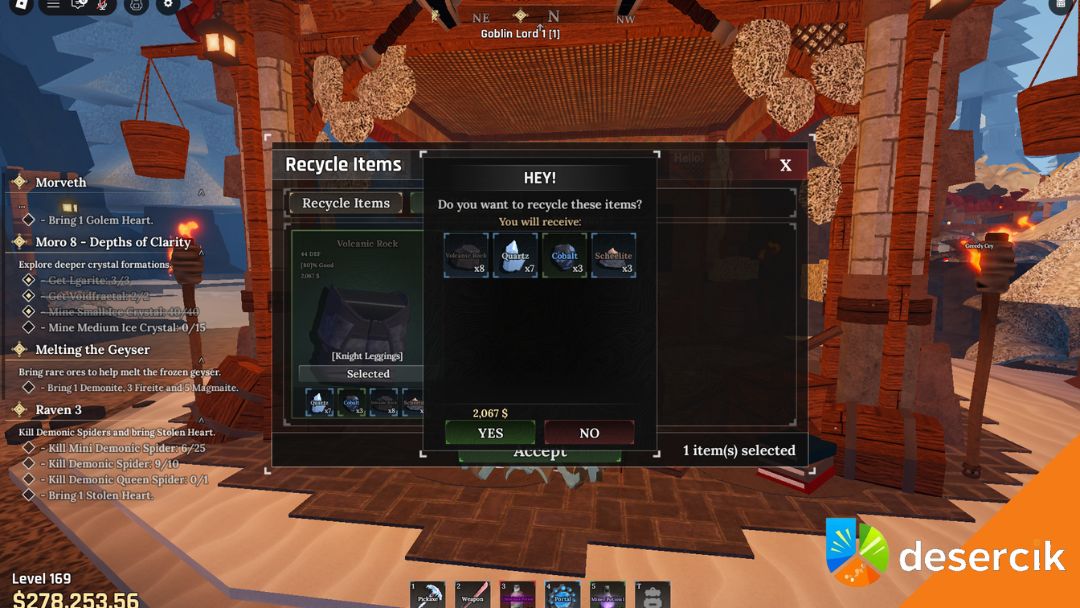This screenshot has height=608, width=1080.
Task: Open the gear settings icon
Action: [168, 5]
